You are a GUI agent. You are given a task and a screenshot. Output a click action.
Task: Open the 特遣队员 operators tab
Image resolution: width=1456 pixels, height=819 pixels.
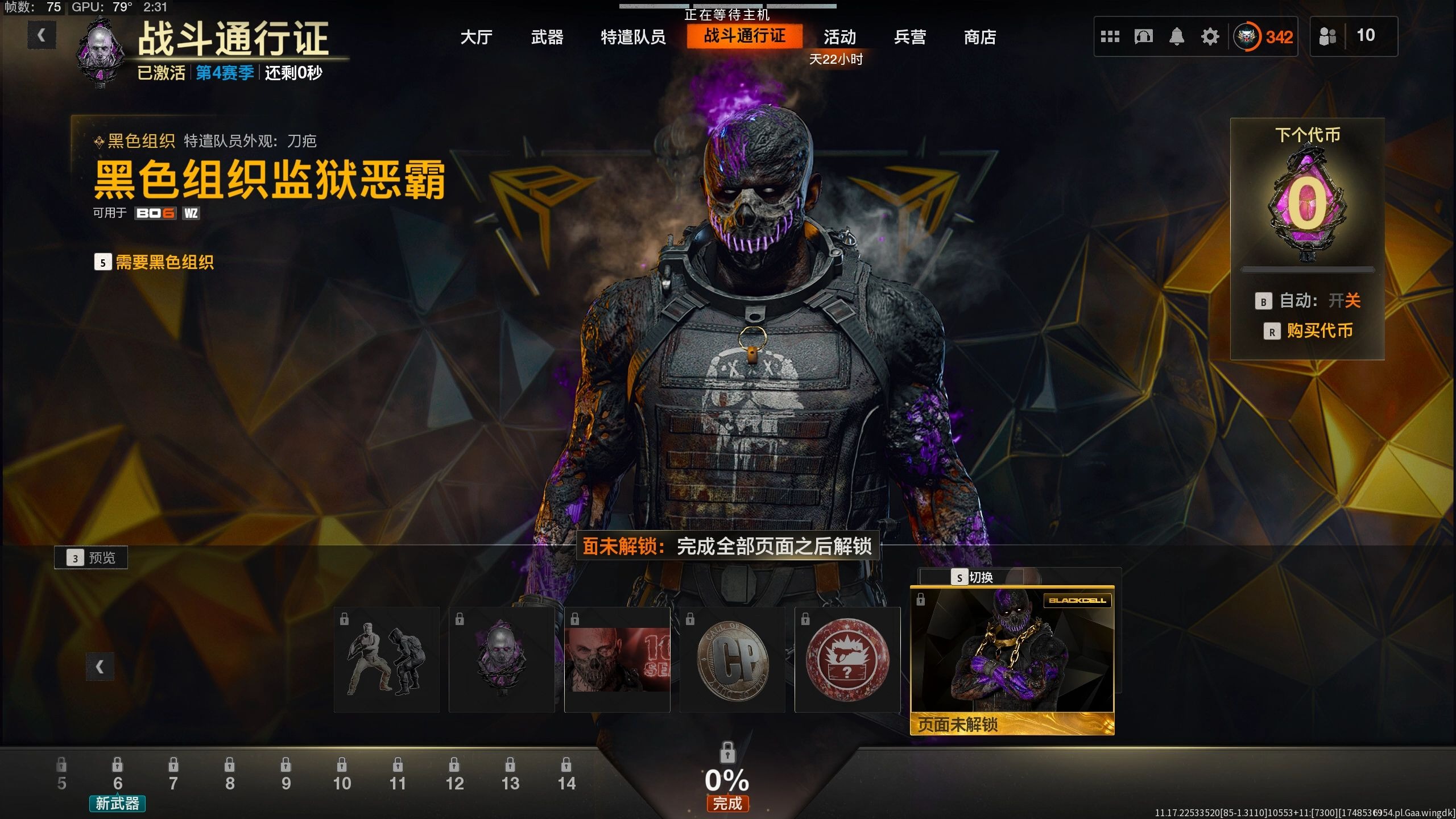633,38
